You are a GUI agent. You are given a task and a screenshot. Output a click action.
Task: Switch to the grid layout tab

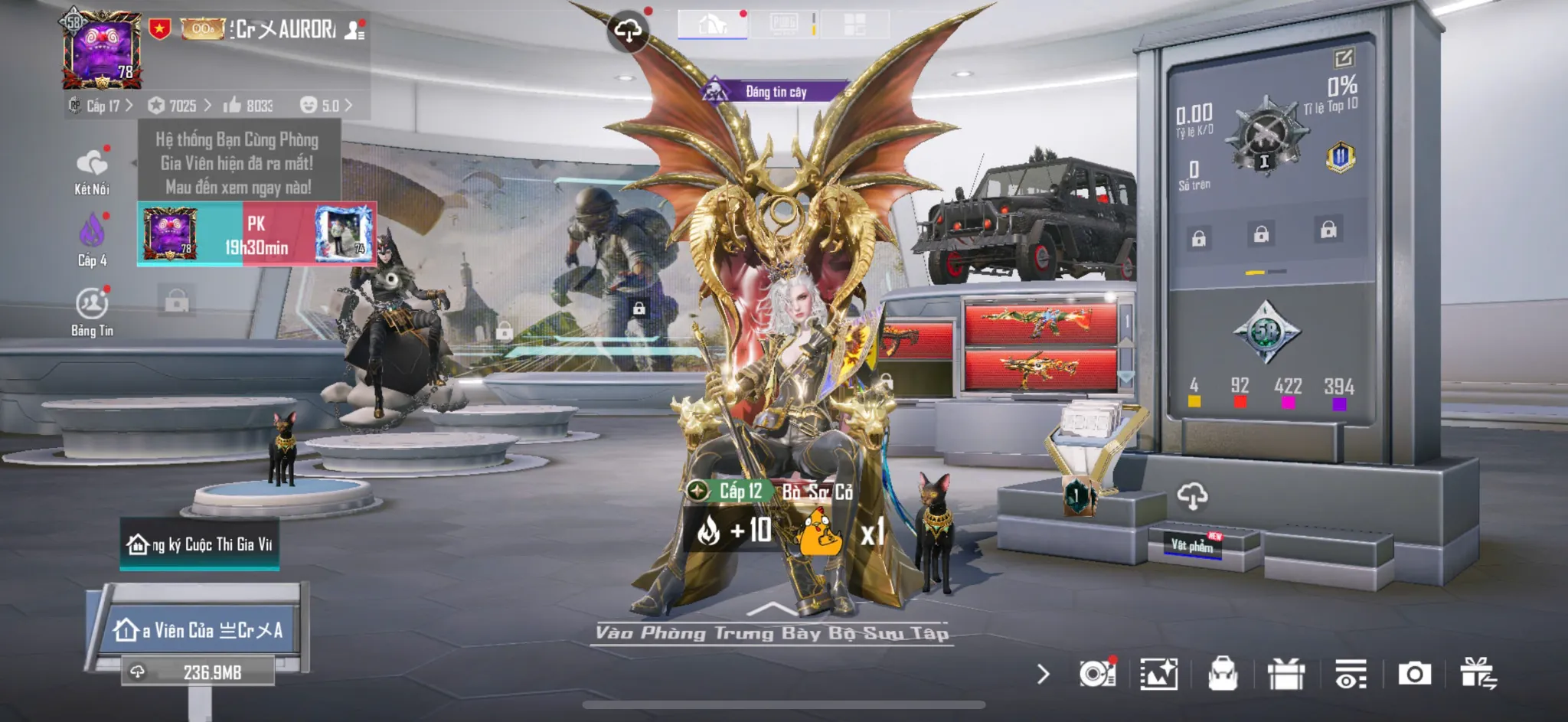[854, 25]
